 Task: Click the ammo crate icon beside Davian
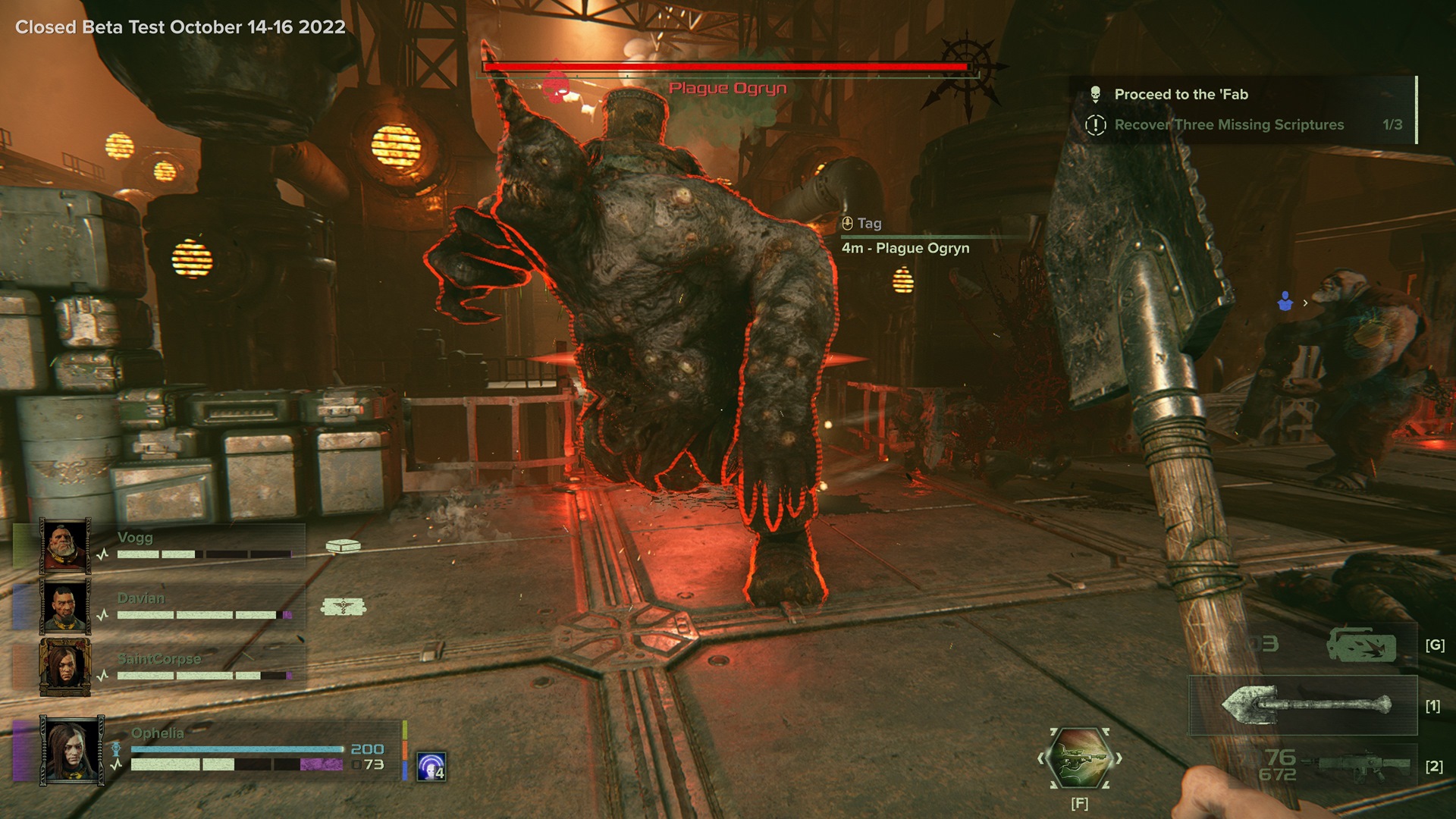344,606
